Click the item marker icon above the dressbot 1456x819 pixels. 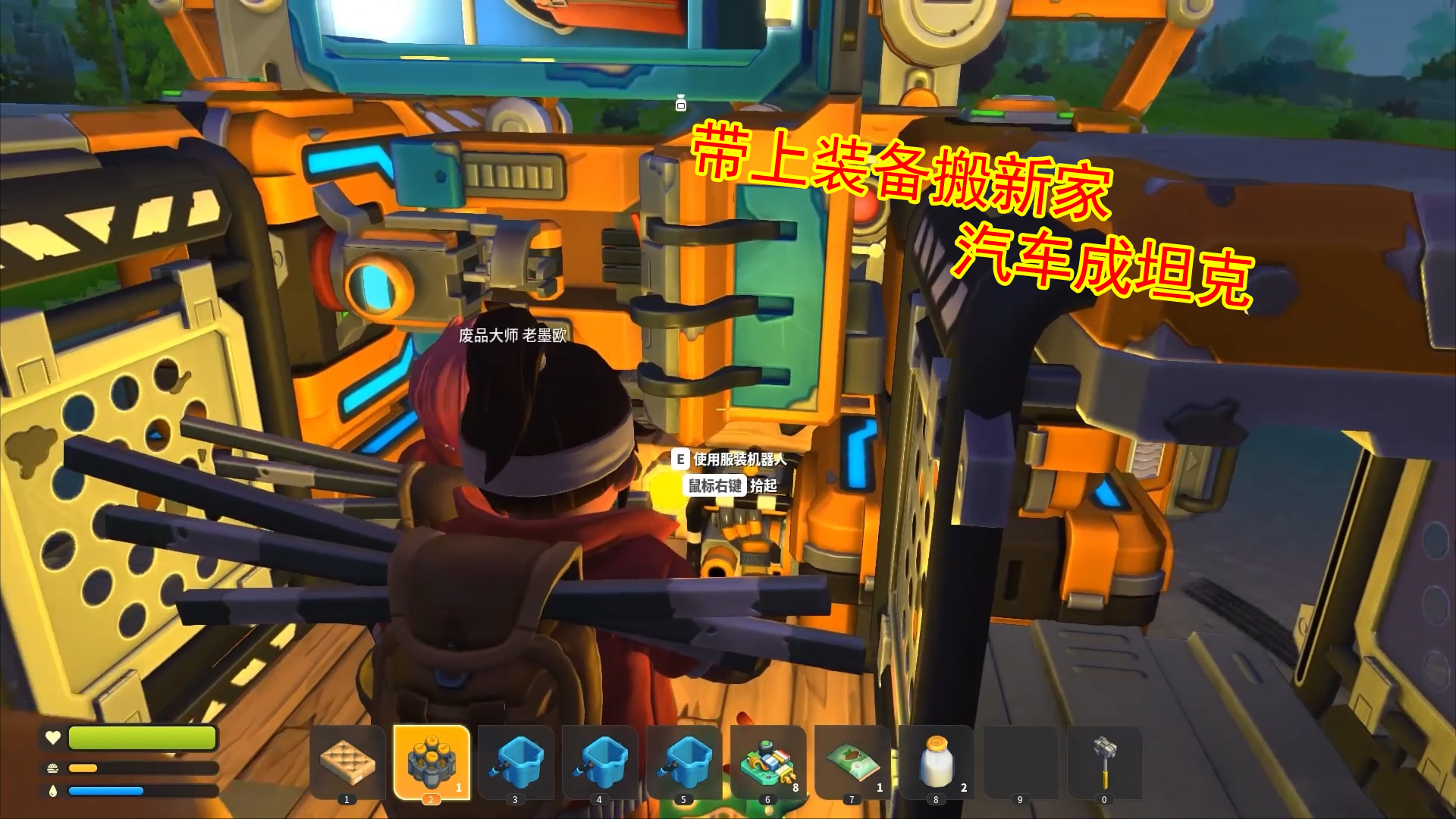pos(681,101)
